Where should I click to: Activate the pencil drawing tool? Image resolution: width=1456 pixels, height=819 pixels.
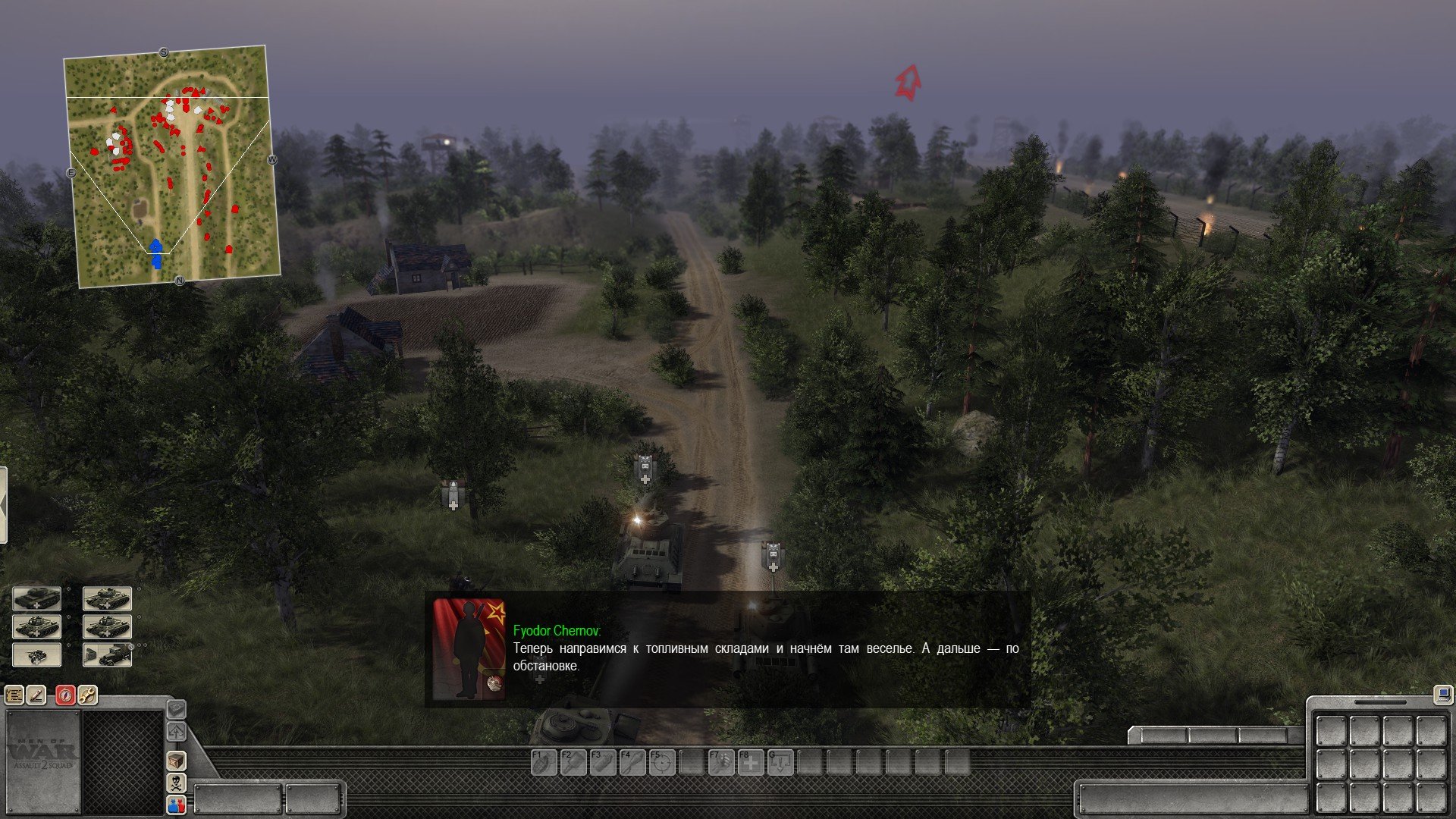[36, 695]
